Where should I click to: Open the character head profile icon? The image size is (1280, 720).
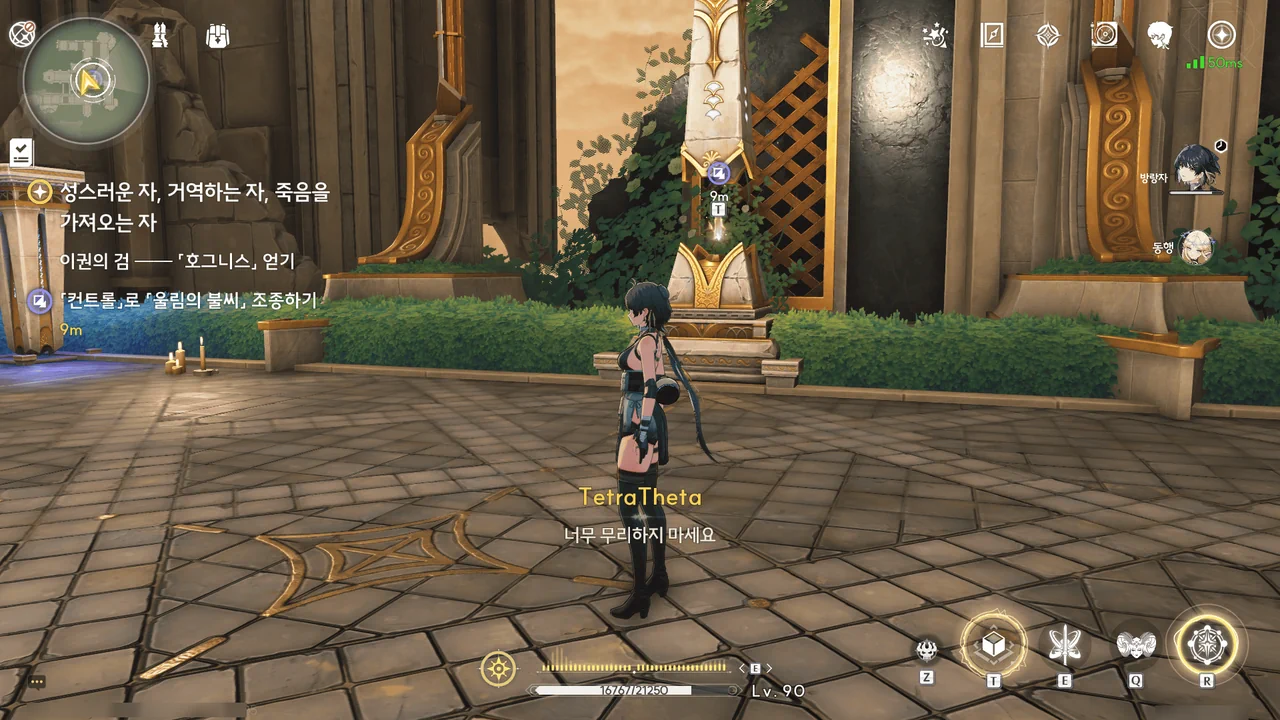[1160, 36]
